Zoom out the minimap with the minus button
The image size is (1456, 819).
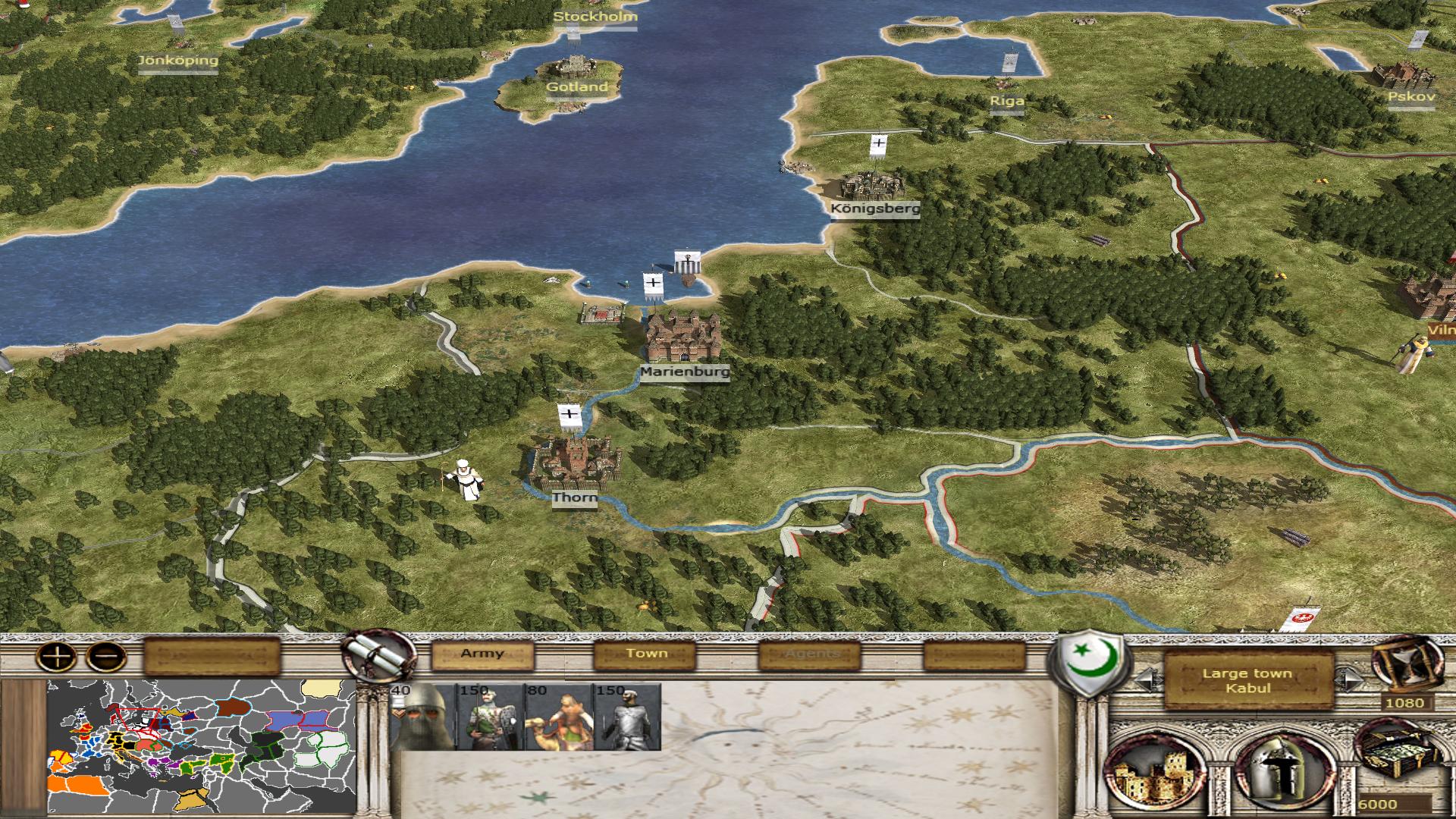[106, 656]
